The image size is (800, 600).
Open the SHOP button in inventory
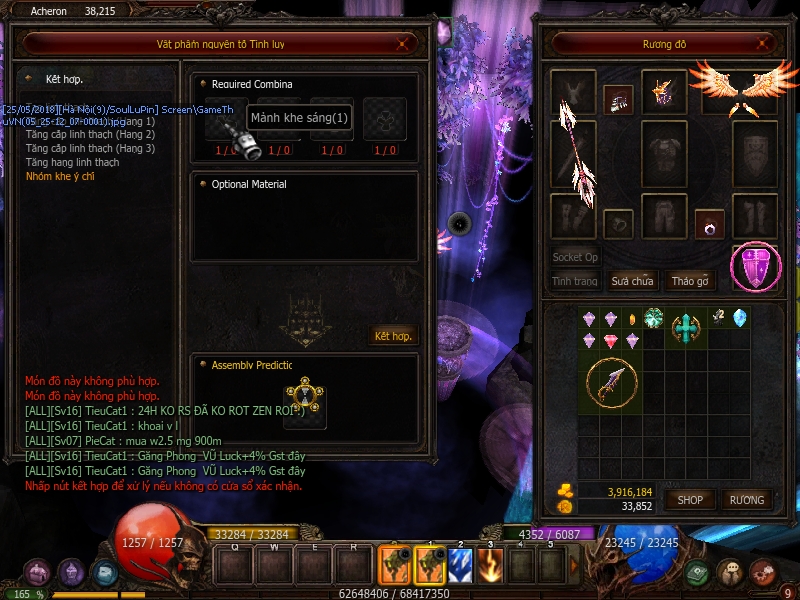coord(690,499)
